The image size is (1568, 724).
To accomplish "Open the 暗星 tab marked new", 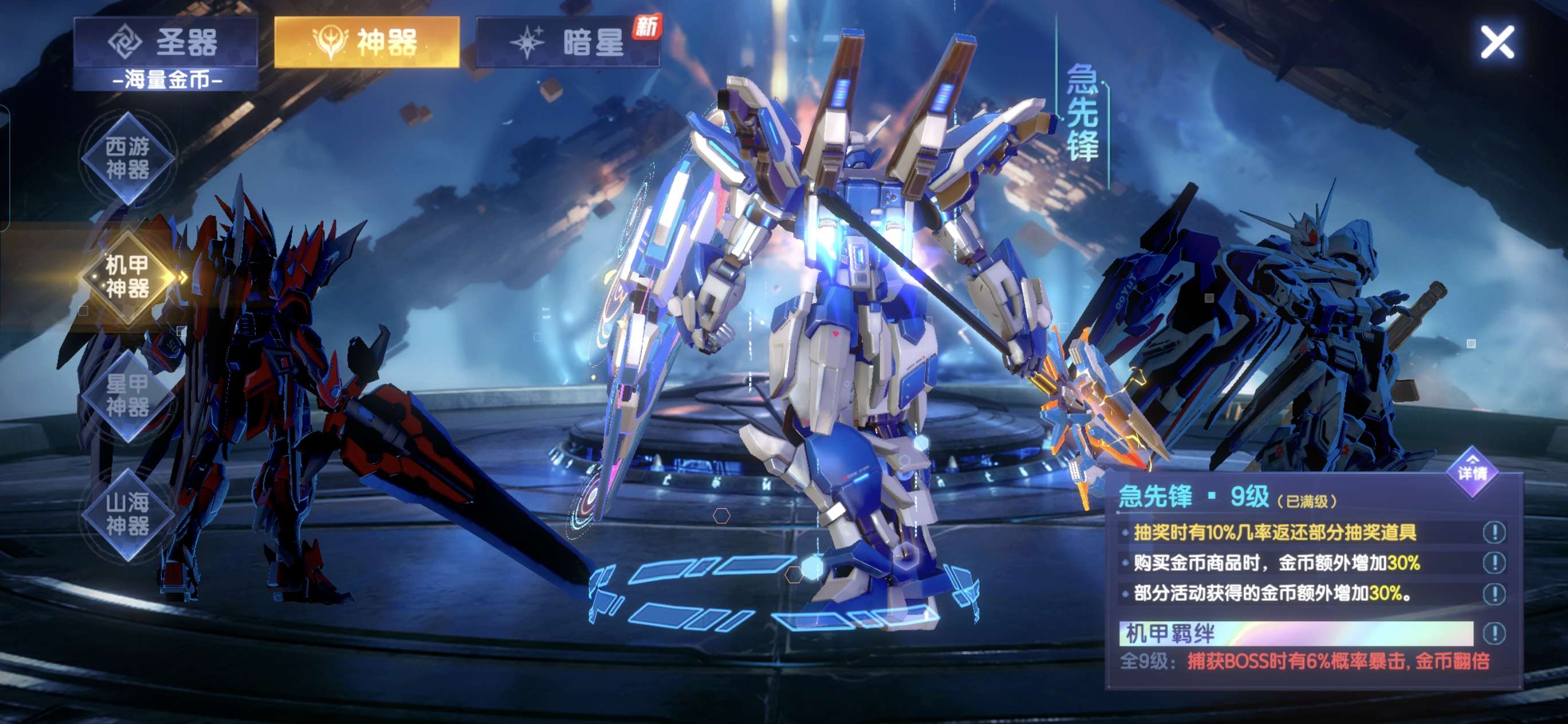I will tap(568, 42).
